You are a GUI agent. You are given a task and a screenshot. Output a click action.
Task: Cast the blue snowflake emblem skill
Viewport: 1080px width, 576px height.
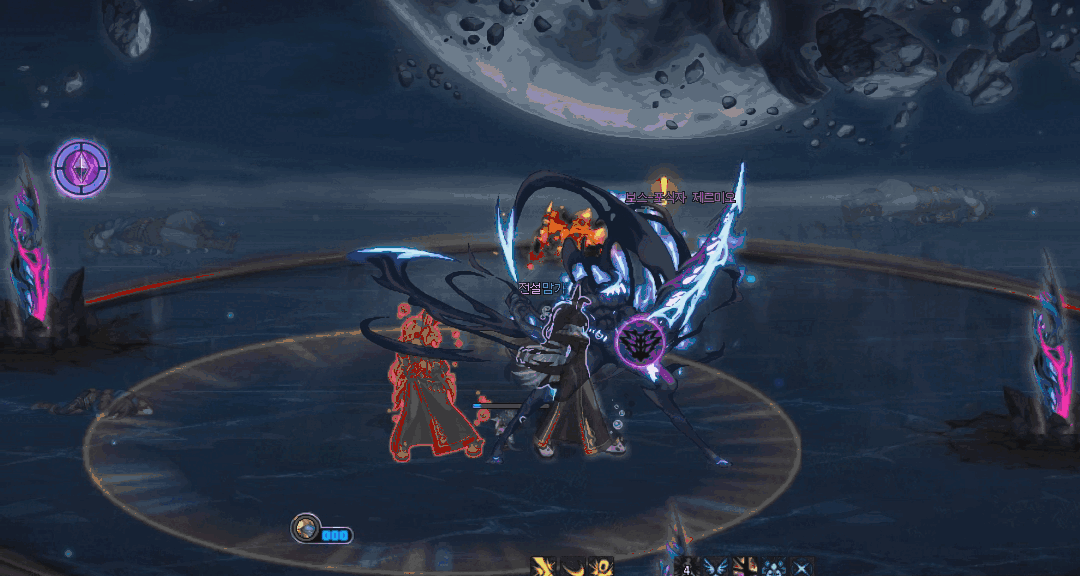click(x=773, y=568)
